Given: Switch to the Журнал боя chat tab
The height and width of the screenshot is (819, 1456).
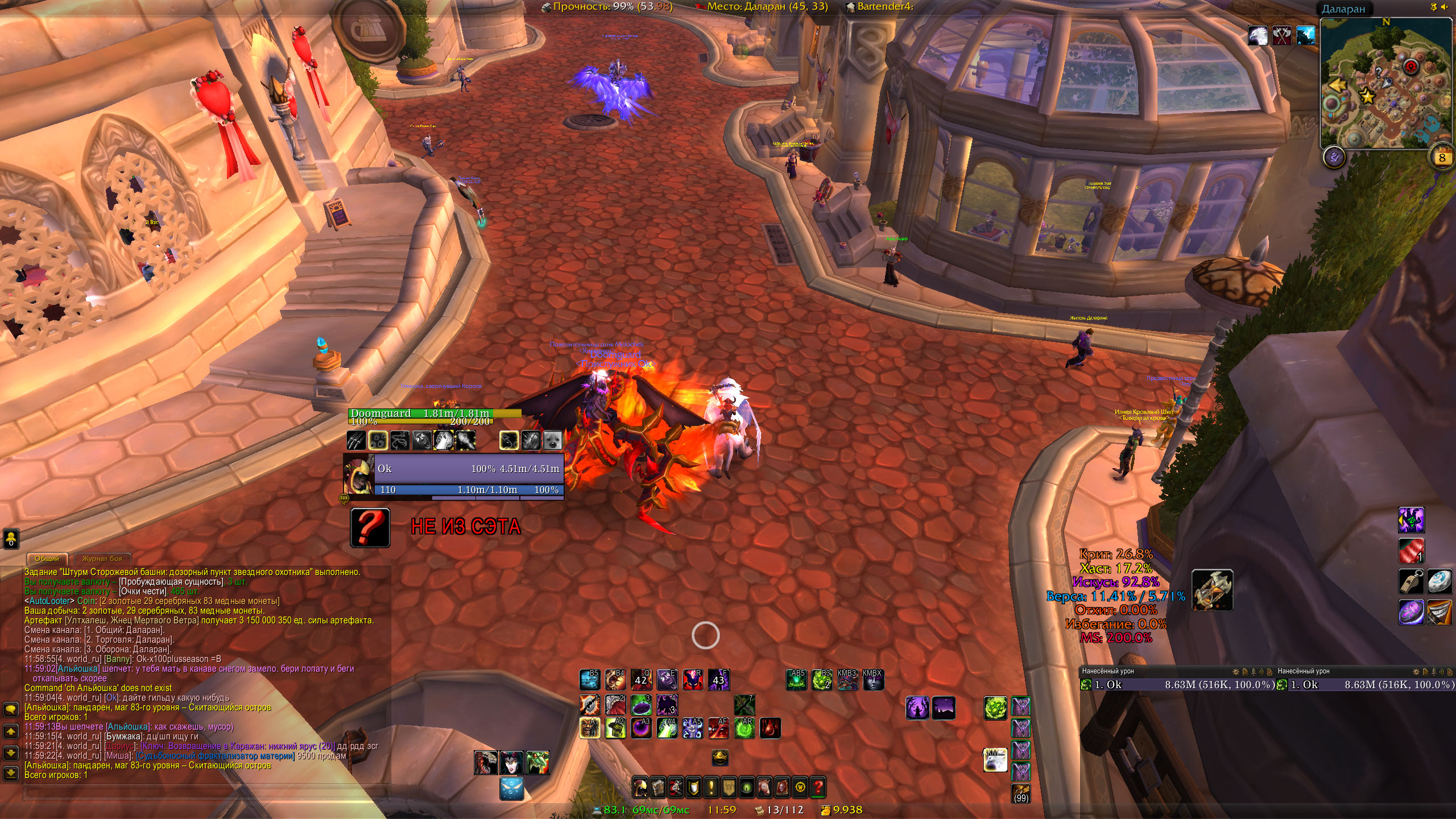Looking at the screenshot, I should [x=102, y=559].
